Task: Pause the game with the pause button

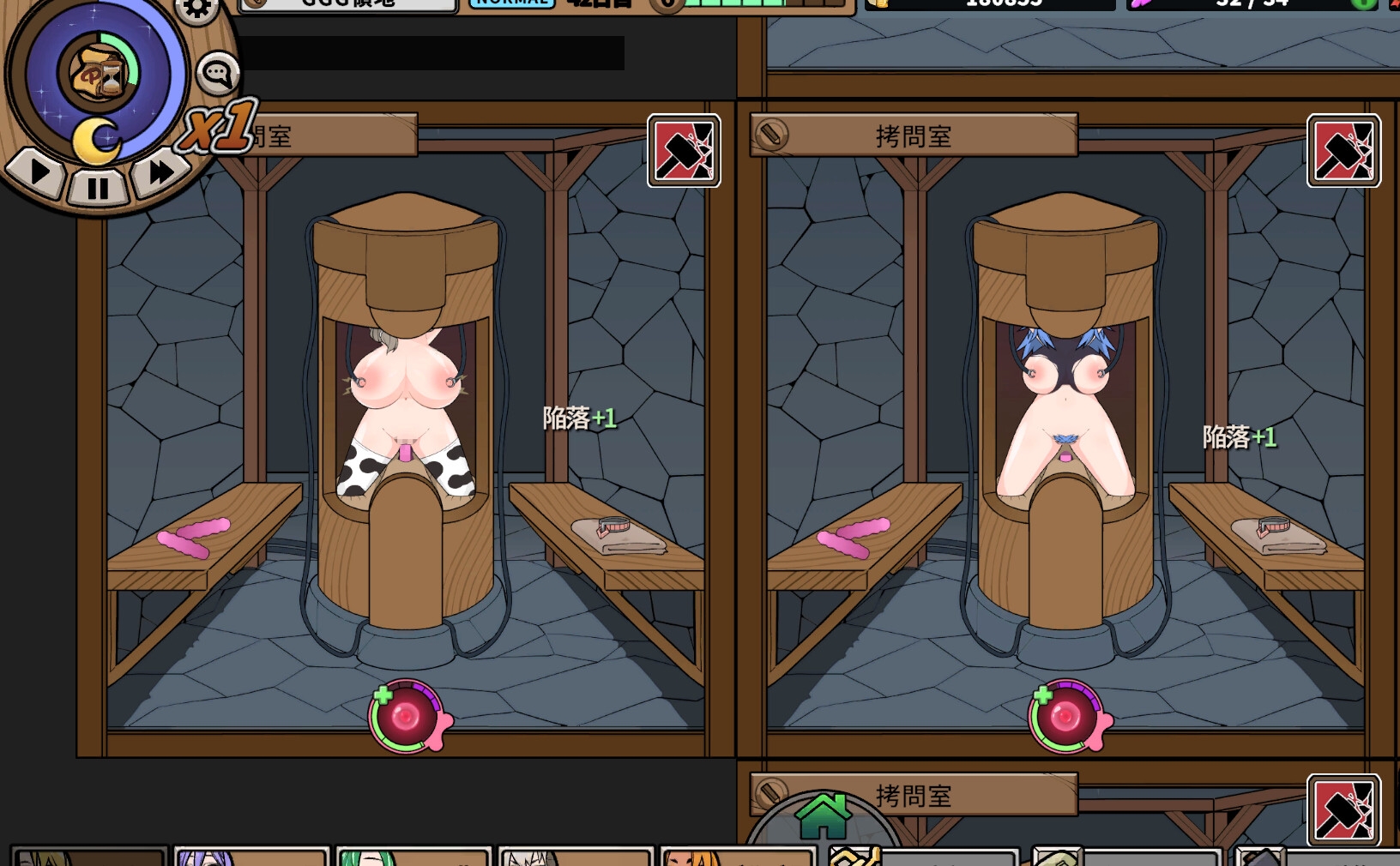Action: [x=98, y=186]
